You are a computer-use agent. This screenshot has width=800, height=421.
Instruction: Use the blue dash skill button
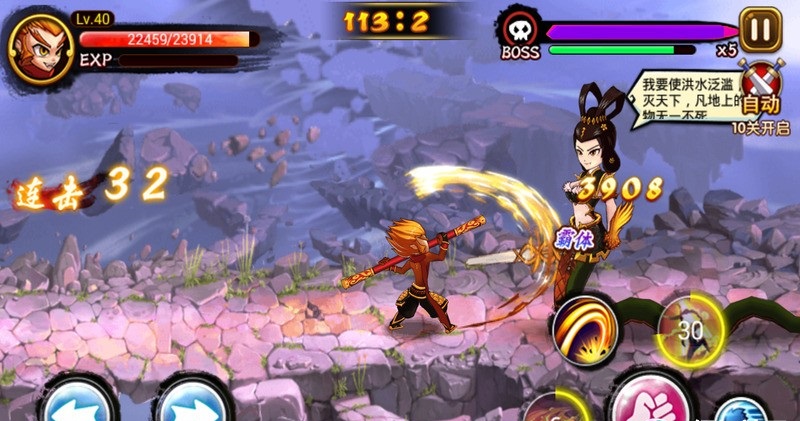tap(743, 411)
